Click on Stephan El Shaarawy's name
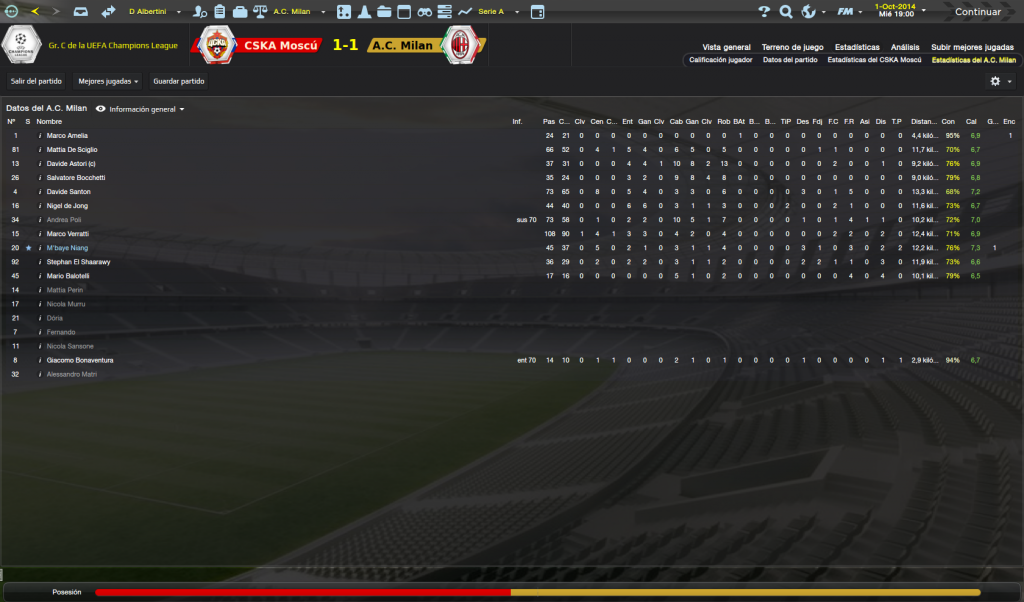 coord(78,261)
